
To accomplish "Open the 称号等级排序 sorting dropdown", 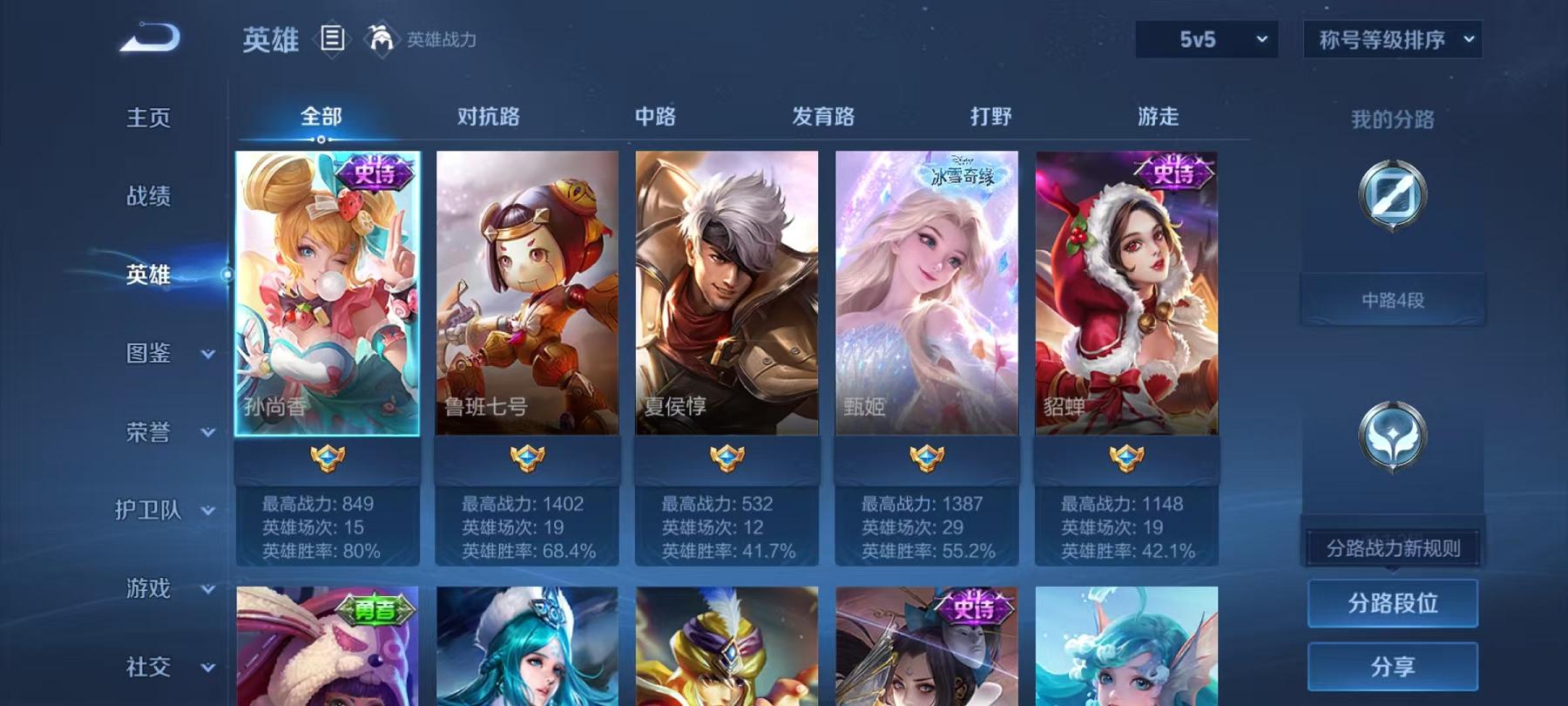I will [1391, 38].
